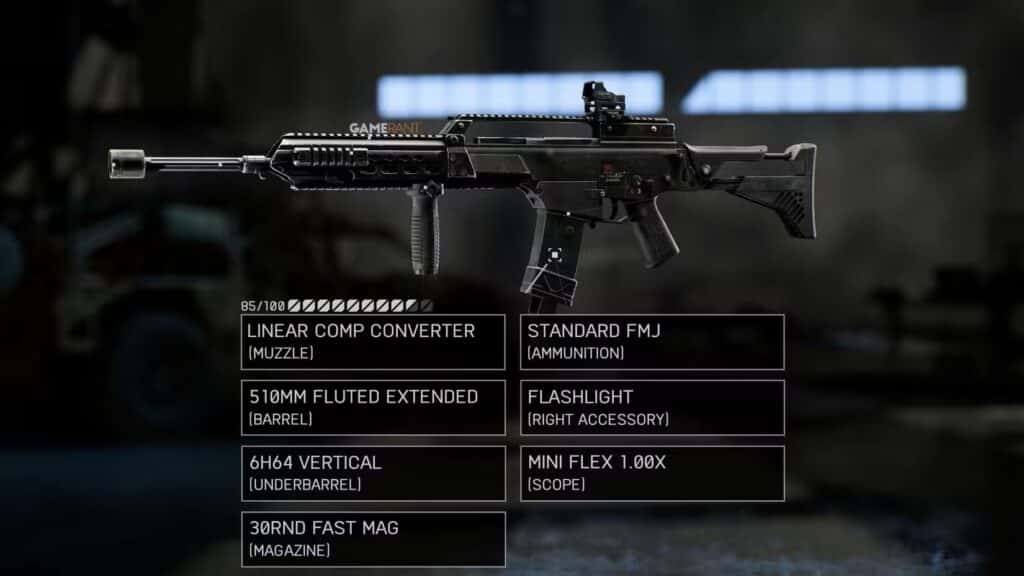This screenshot has width=1024, height=576.
Task: Choose the Mini Flex 1.00x scope slot
Action: tap(652, 473)
